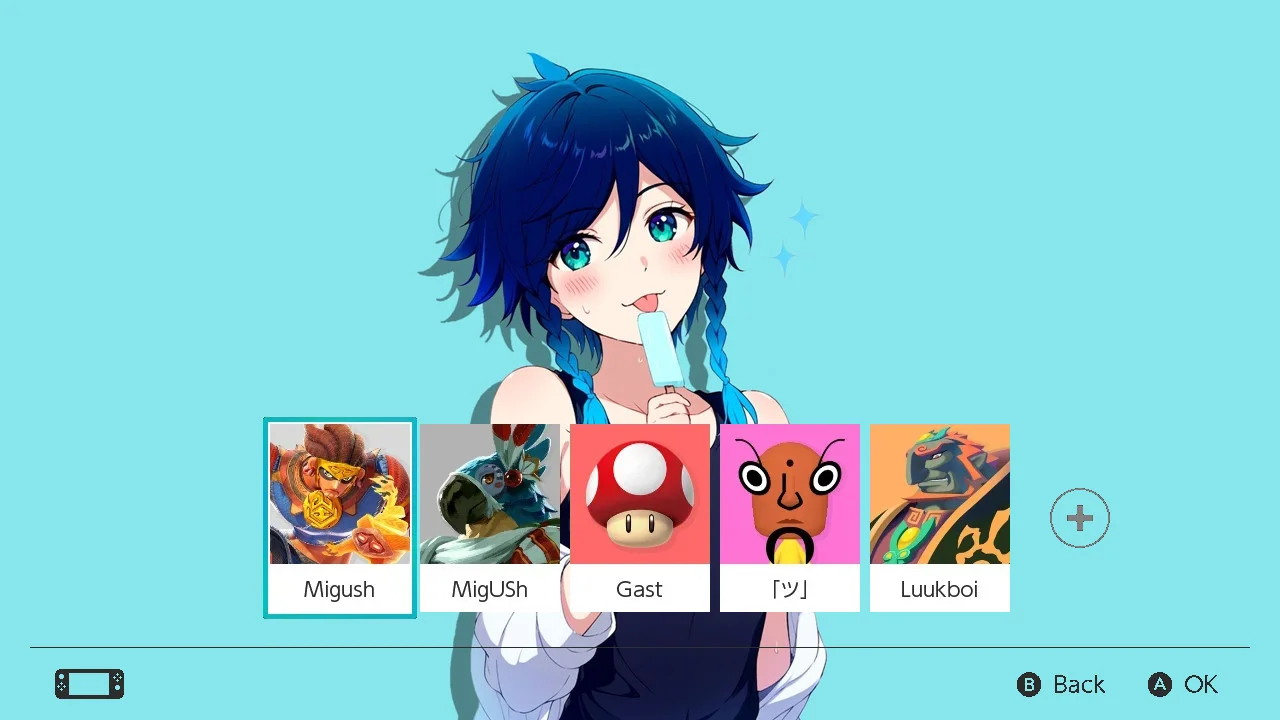Screen dimensions: 1280x720
Task: Click the MigUSh avatar with masked character
Action: (x=490, y=494)
